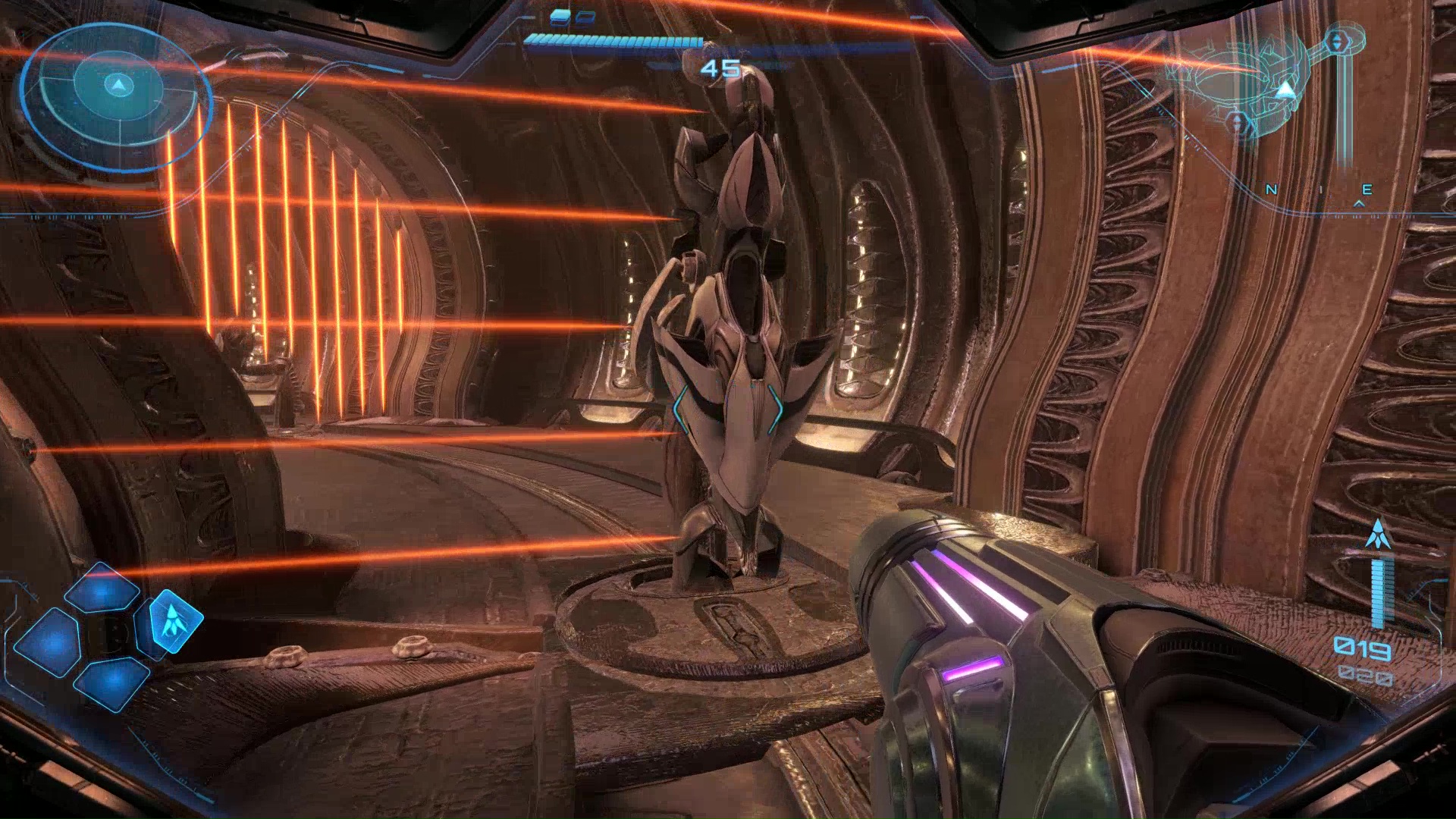This screenshot has height=819, width=1456.
Task: Toggle the lower elevator marker on the minimap
Action: point(1238,121)
